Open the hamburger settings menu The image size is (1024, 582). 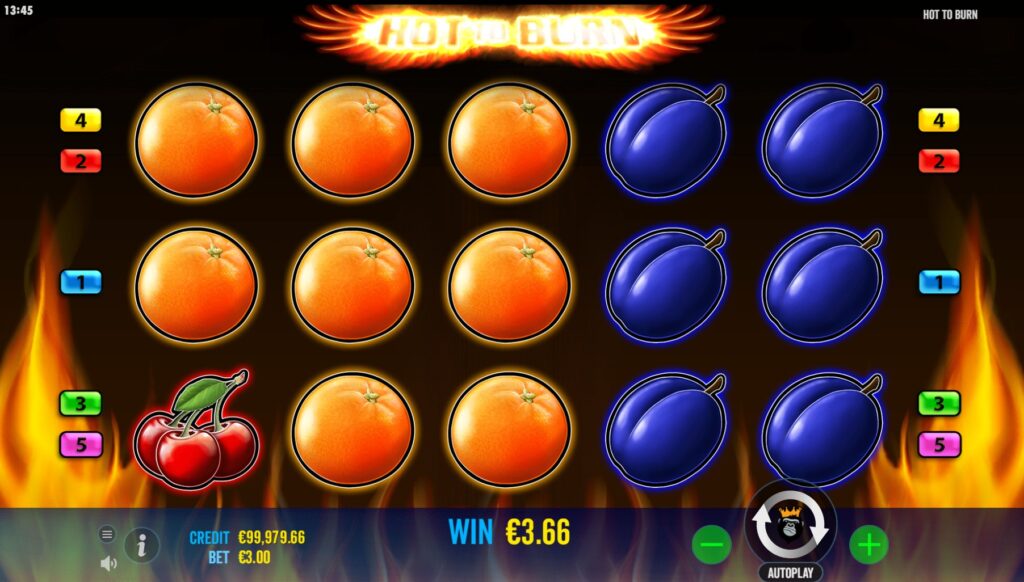coord(107,534)
